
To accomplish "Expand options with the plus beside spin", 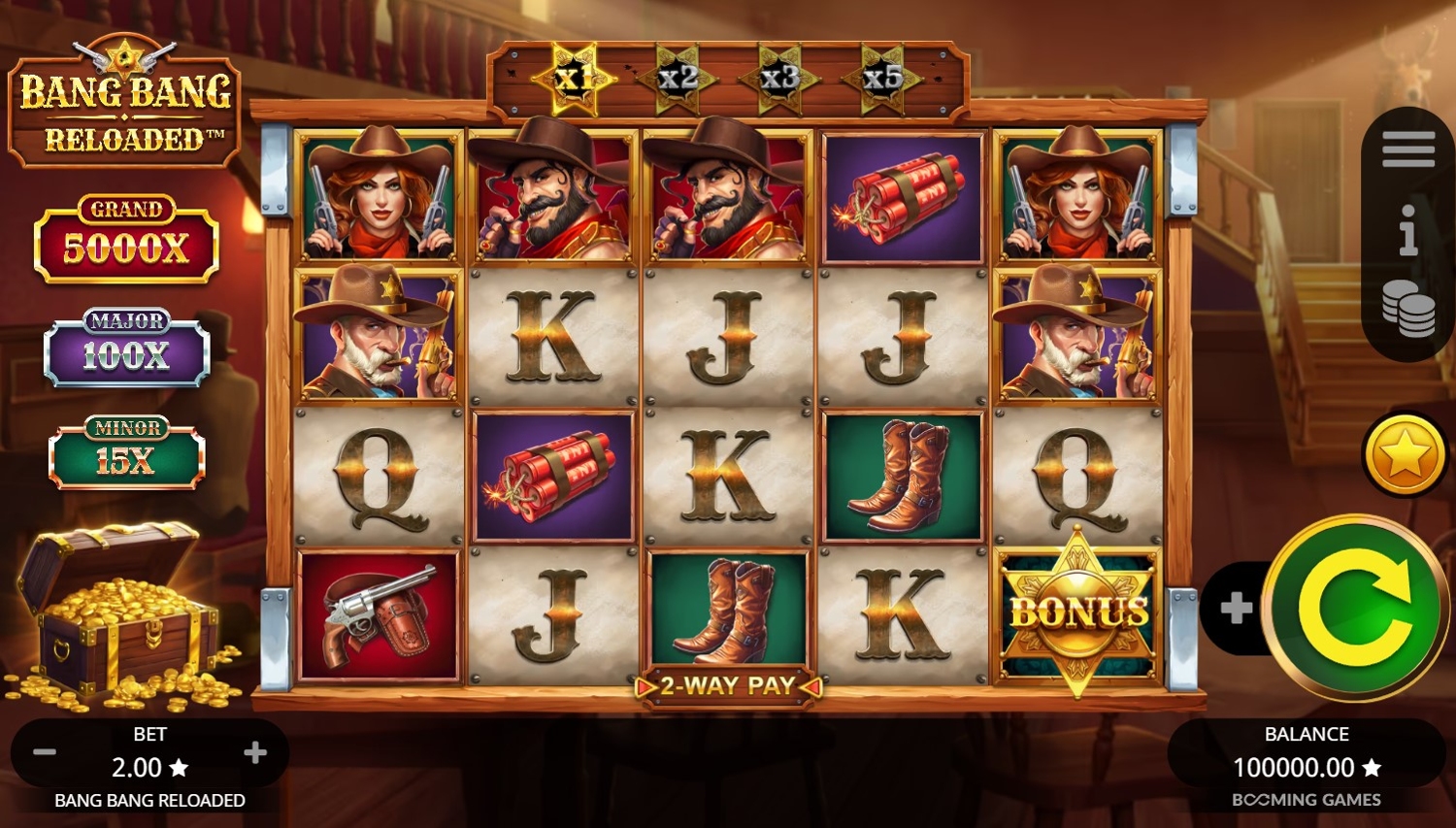I will coord(1236,609).
